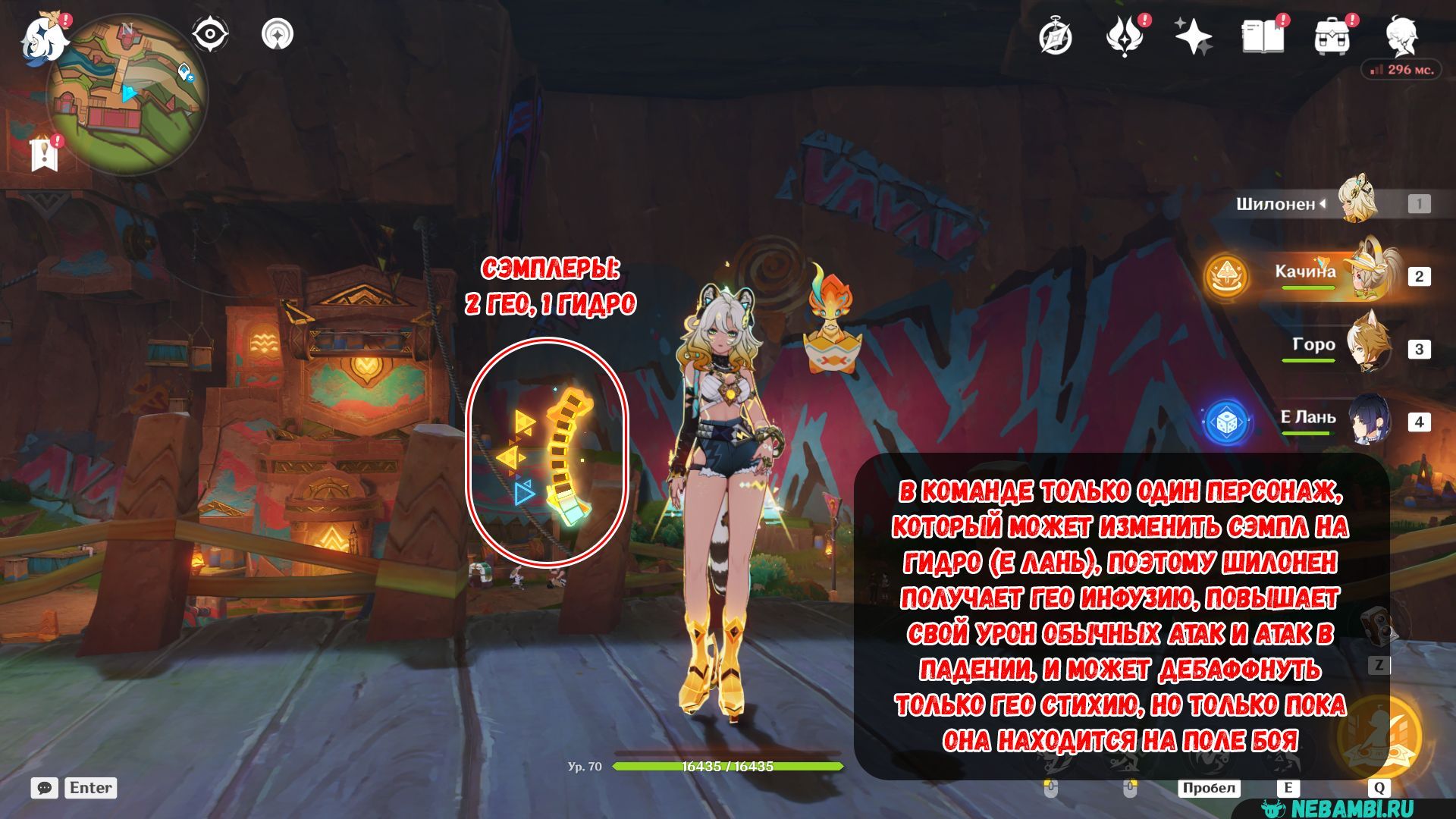This screenshot has height=819, width=1456.
Task: Open the Paimon menu icon
Action: (x=43, y=38)
